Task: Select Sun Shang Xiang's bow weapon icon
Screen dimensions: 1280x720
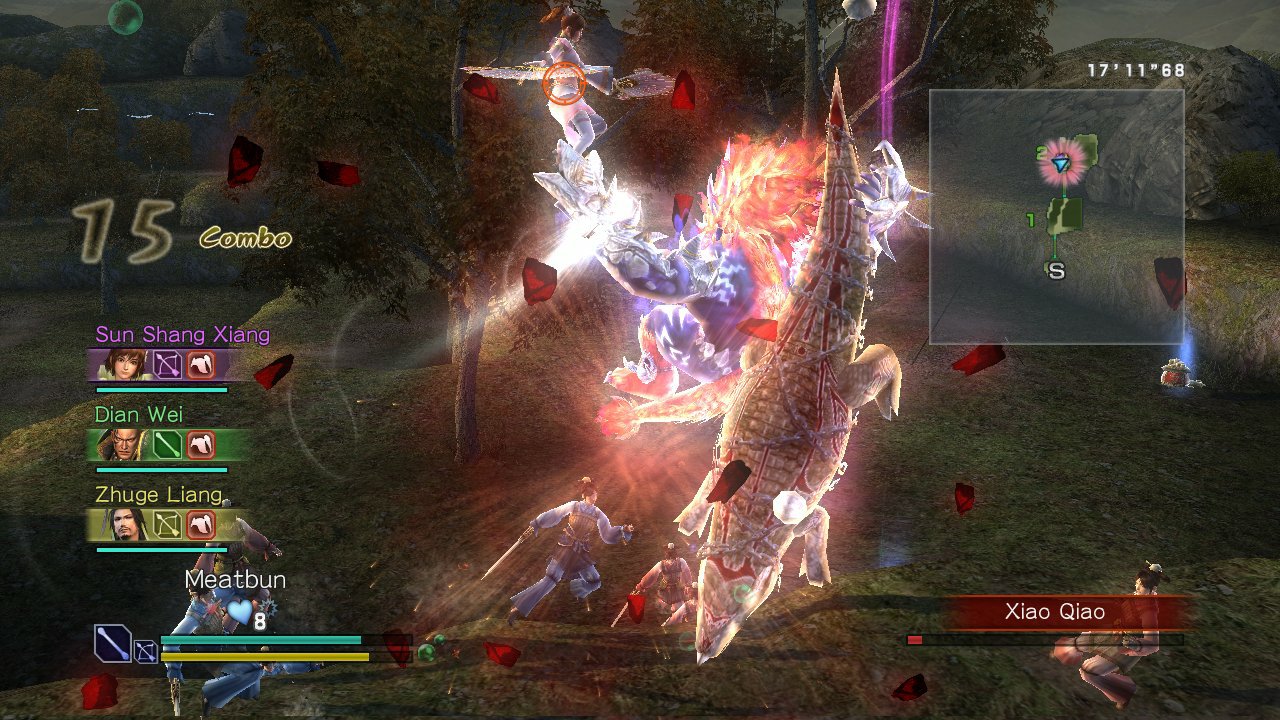Action: point(168,365)
